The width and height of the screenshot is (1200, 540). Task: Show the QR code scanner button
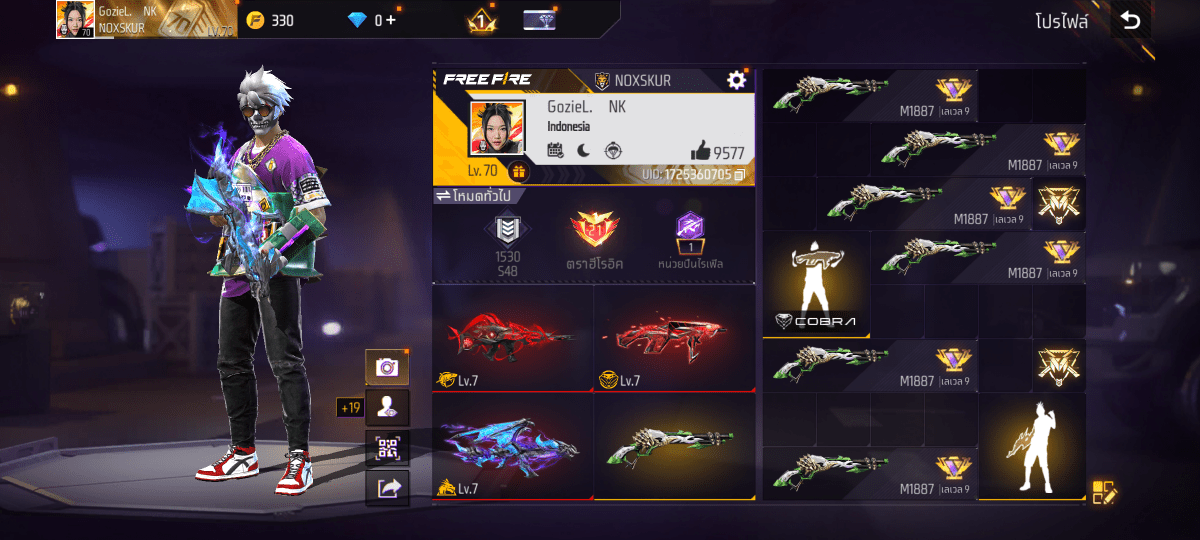(x=387, y=447)
